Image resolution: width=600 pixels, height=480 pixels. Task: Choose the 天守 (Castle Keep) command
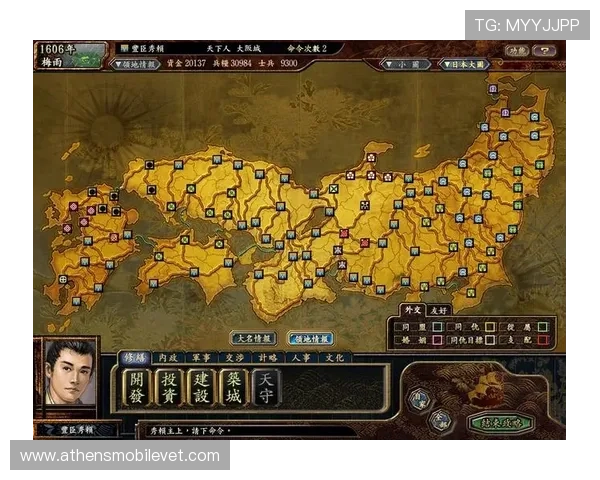pos(266,387)
